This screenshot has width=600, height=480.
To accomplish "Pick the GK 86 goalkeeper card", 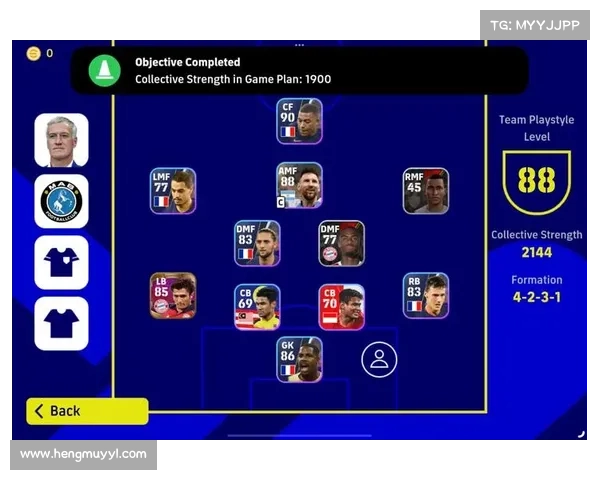I will pyautogui.click(x=300, y=359).
